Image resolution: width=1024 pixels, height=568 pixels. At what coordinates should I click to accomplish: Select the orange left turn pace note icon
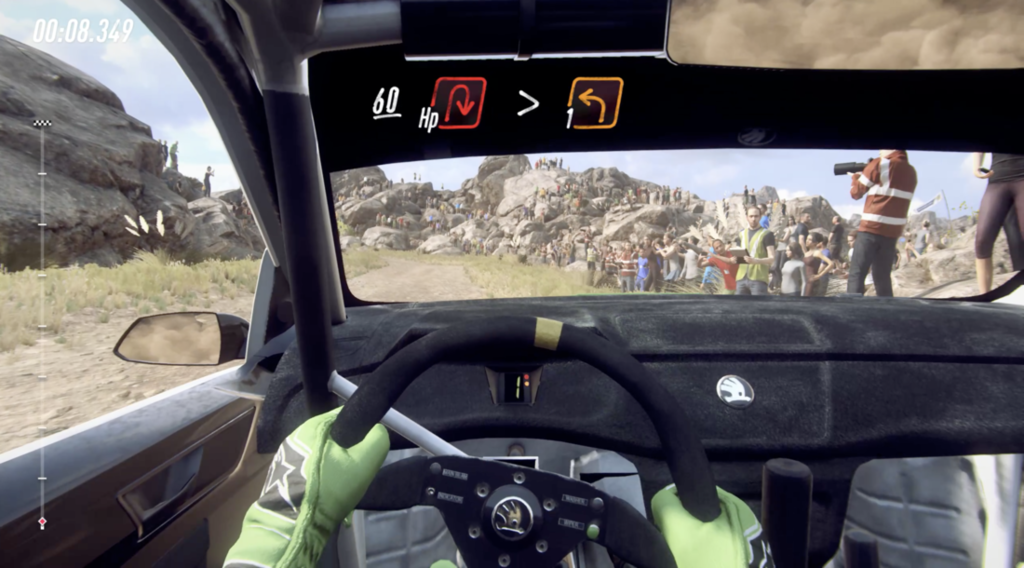click(596, 102)
